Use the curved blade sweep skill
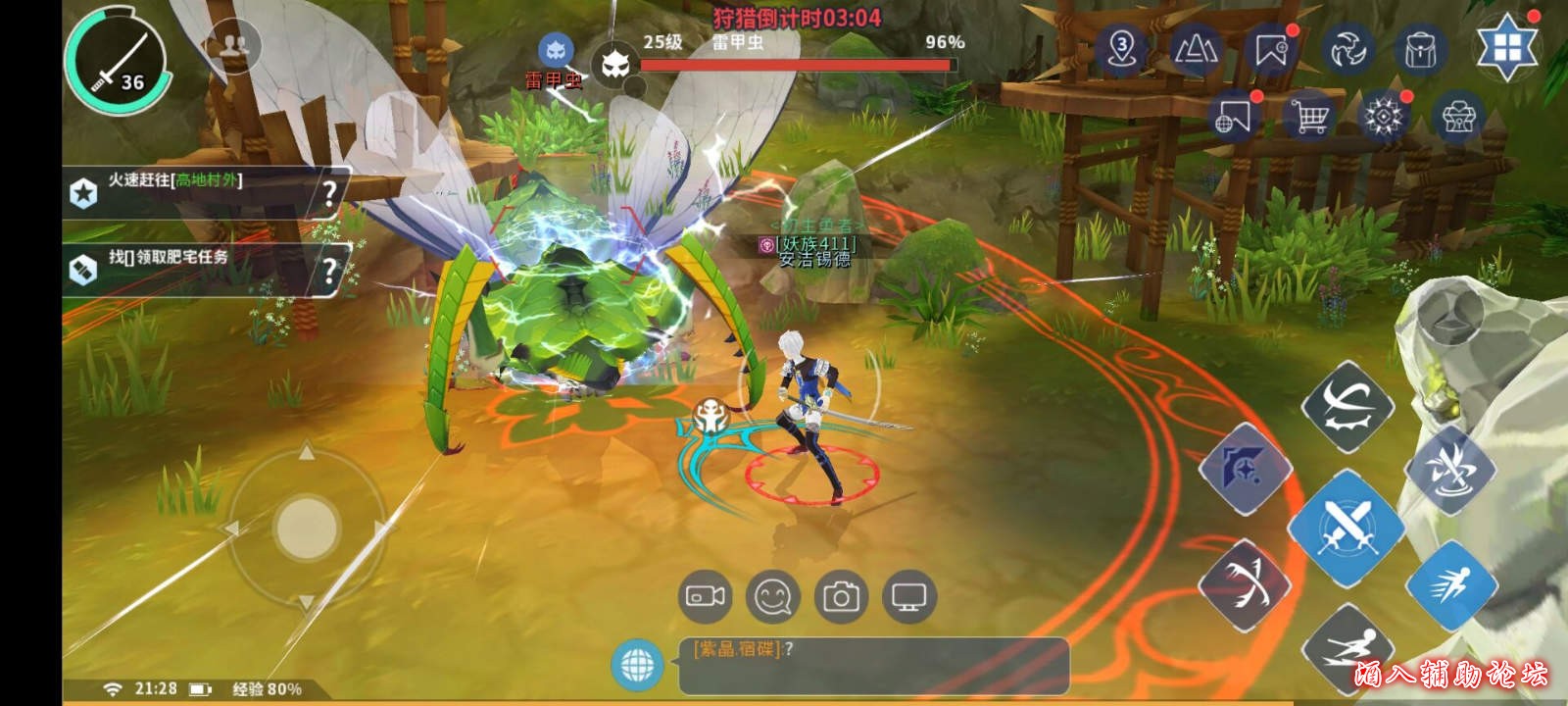The height and width of the screenshot is (706, 1568). tap(1348, 407)
